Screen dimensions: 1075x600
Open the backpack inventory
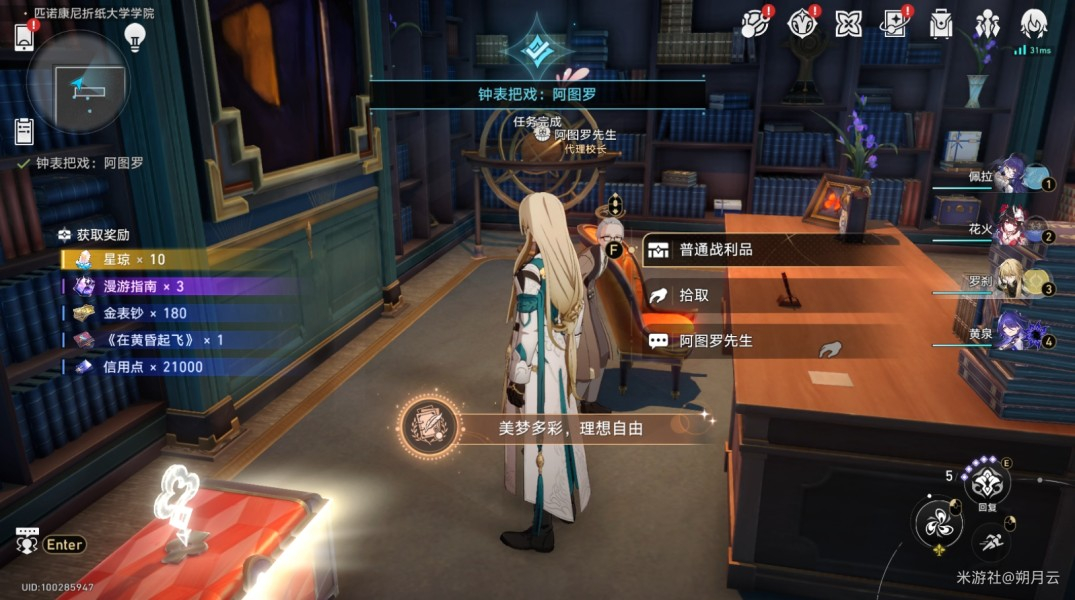[941, 23]
